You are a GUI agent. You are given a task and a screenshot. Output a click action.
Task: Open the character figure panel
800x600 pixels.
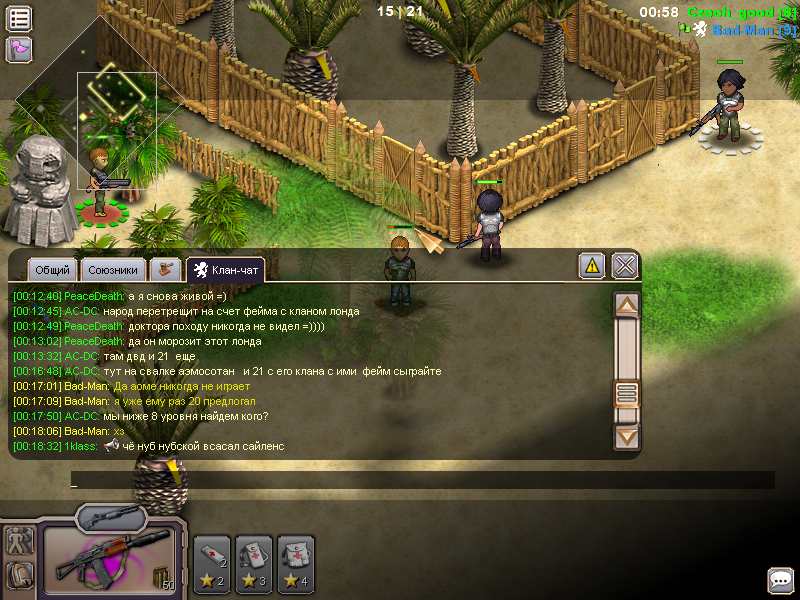(x=19, y=541)
